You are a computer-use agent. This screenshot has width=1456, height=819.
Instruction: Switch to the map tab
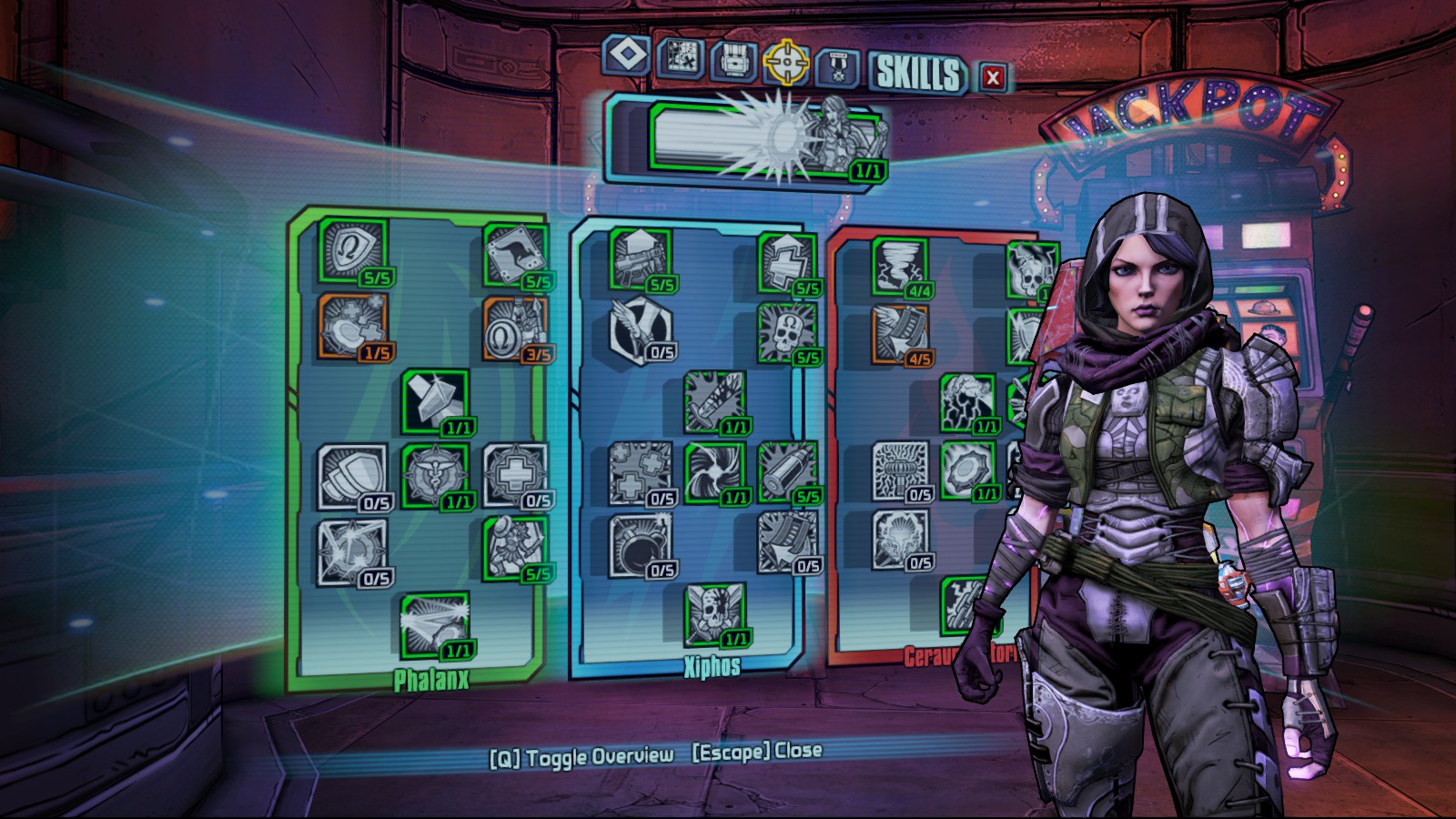(x=681, y=57)
